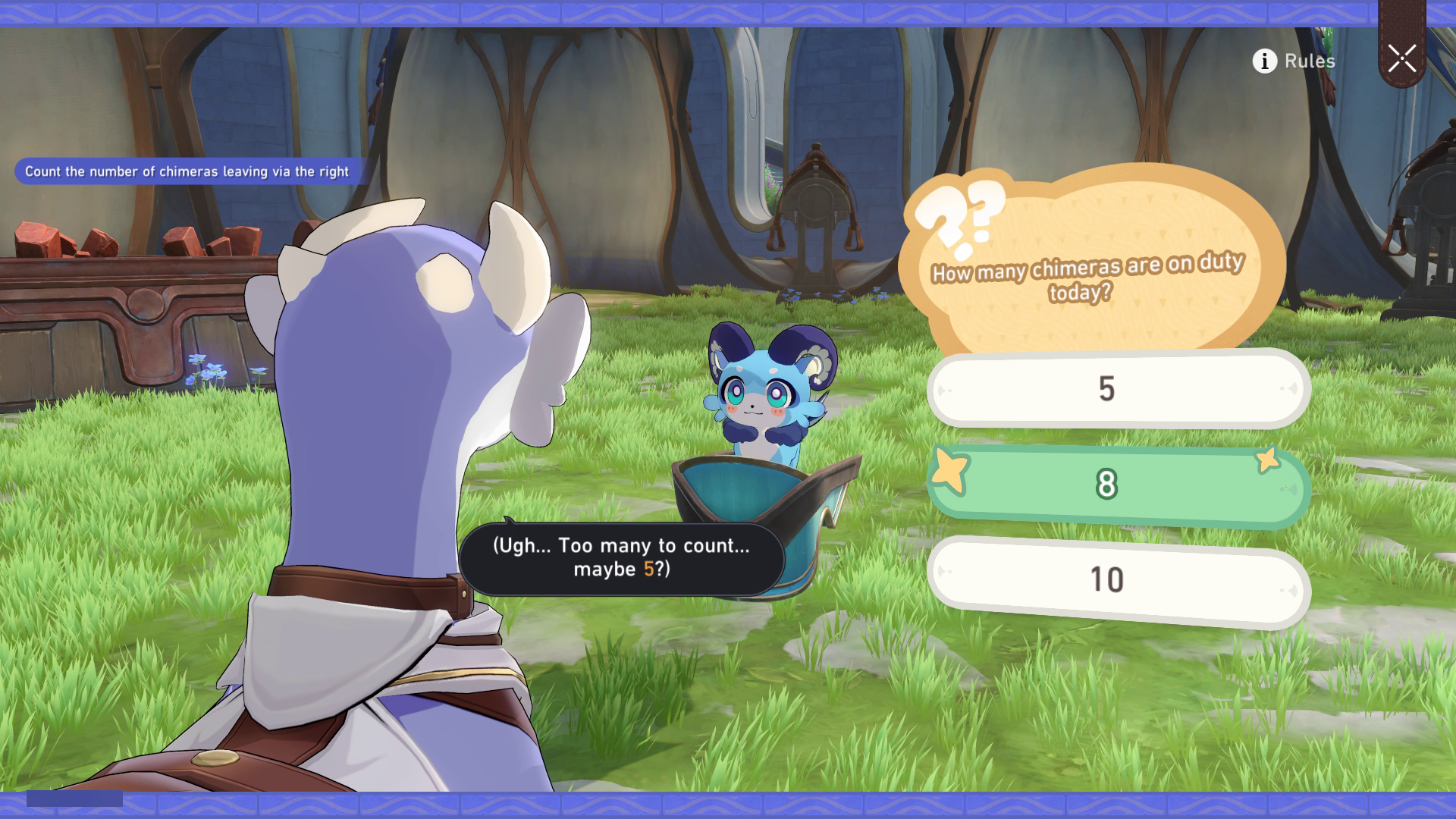The image size is (1456, 819).
Task: Pick answer 10 for chimeras on duty
Action: click(x=1118, y=580)
